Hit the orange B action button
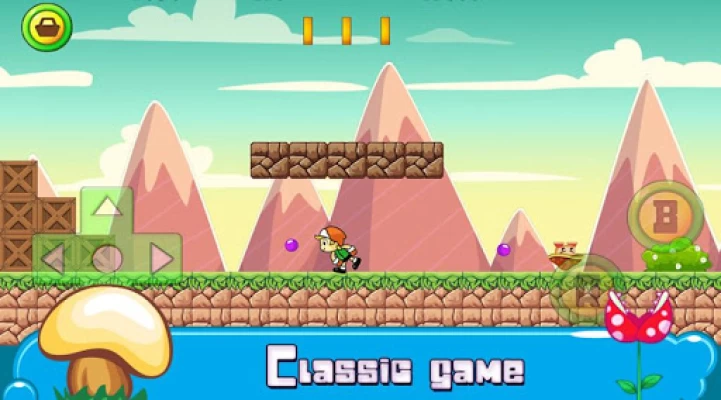The width and height of the screenshot is (721, 400). click(665, 214)
